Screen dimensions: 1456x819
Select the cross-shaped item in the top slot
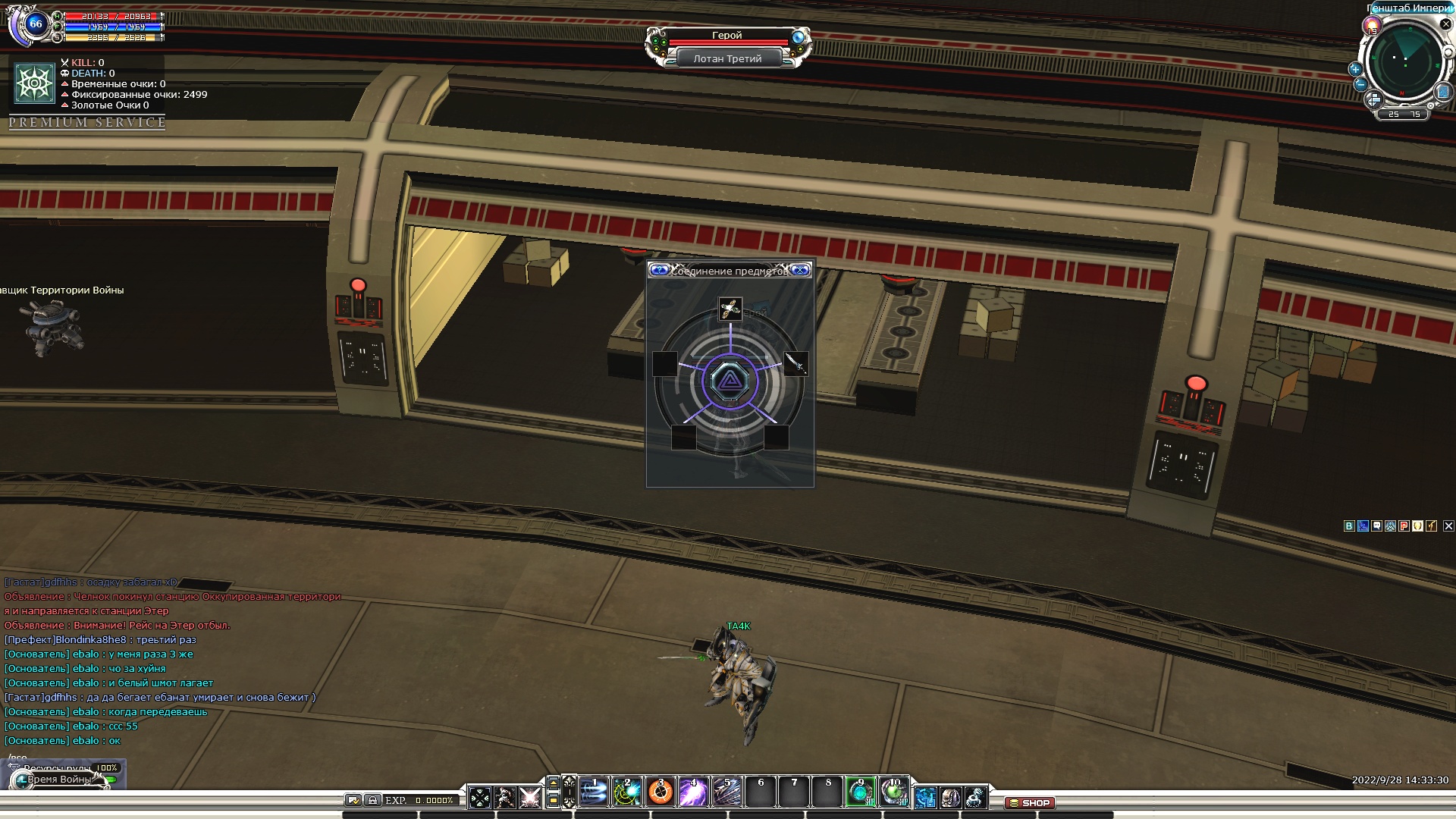pyautogui.click(x=730, y=309)
